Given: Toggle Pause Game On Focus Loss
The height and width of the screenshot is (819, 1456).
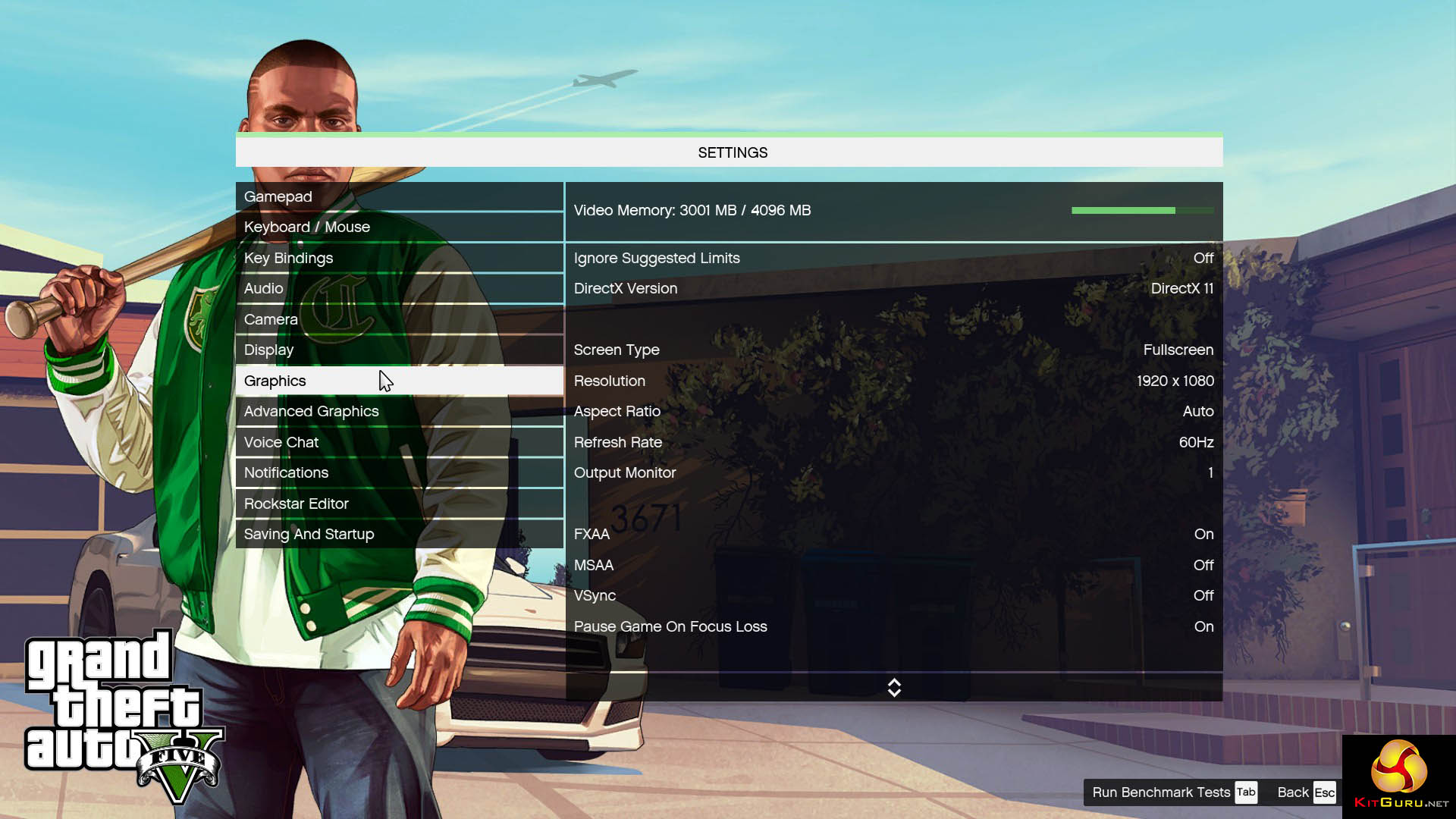Looking at the screenshot, I should (x=893, y=626).
